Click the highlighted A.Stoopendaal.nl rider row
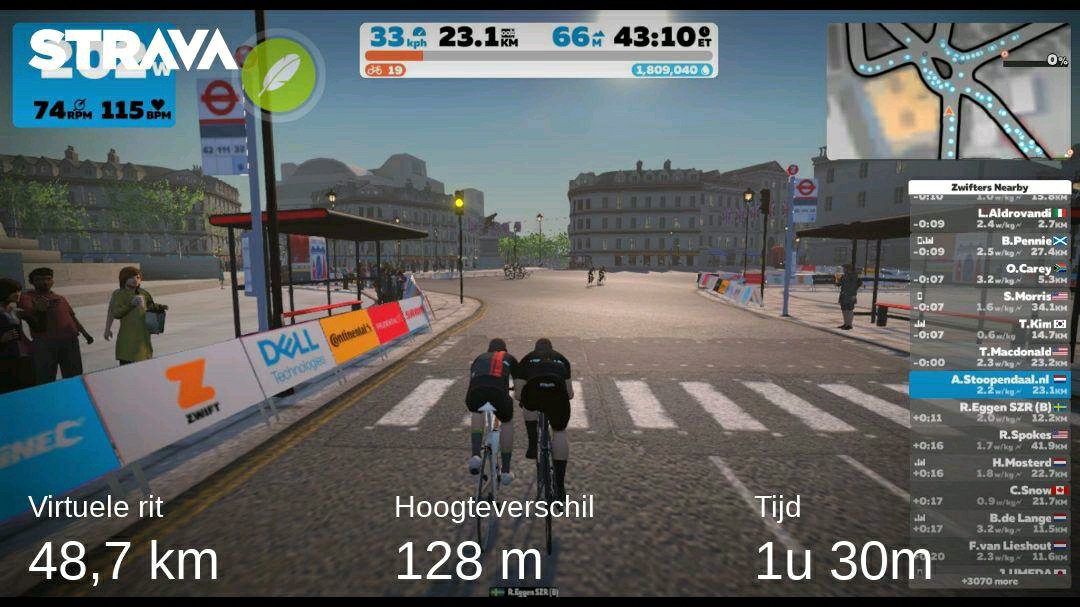The height and width of the screenshot is (607, 1080). point(990,385)
